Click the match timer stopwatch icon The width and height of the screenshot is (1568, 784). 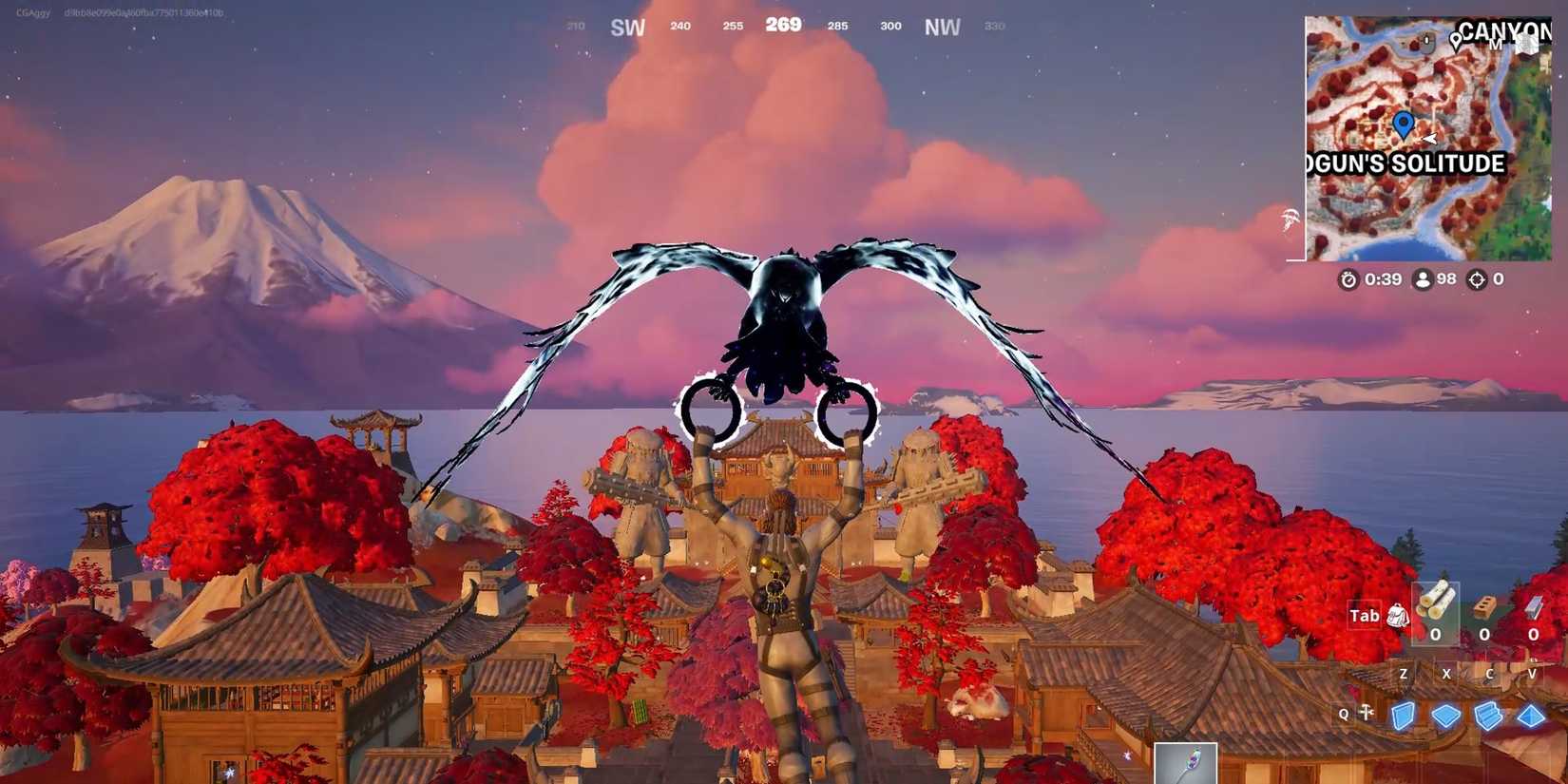[1348, 279]
